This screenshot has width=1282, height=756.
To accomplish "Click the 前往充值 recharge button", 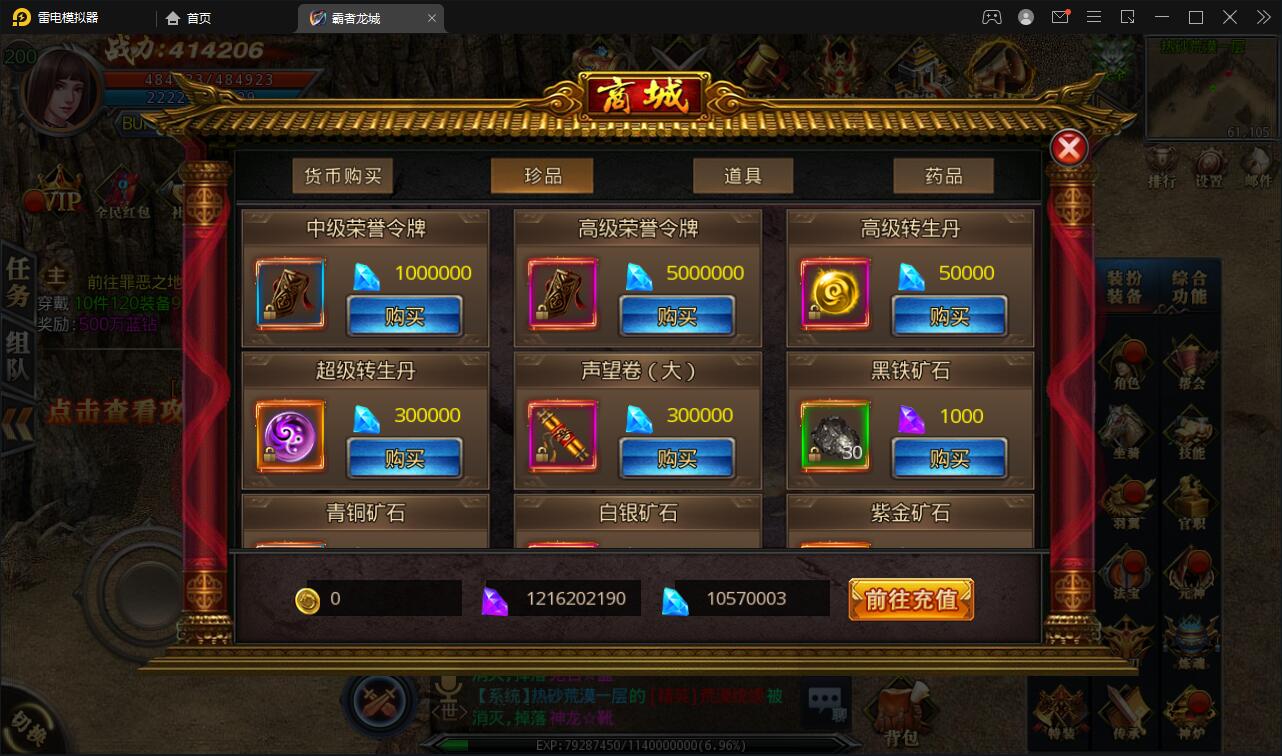I will click(911, 598).
